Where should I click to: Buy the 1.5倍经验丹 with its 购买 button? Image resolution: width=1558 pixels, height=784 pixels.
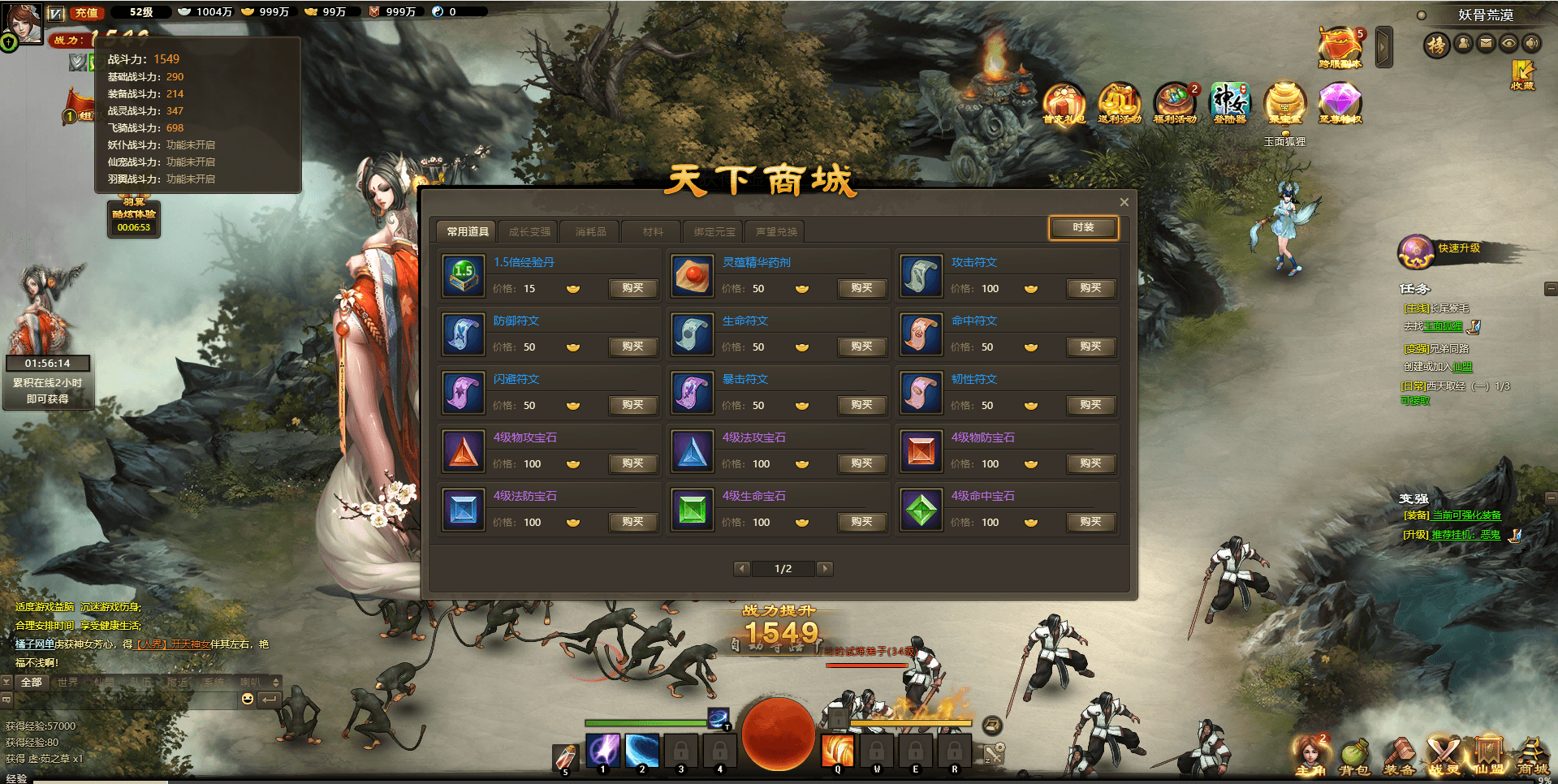point(632,288)
